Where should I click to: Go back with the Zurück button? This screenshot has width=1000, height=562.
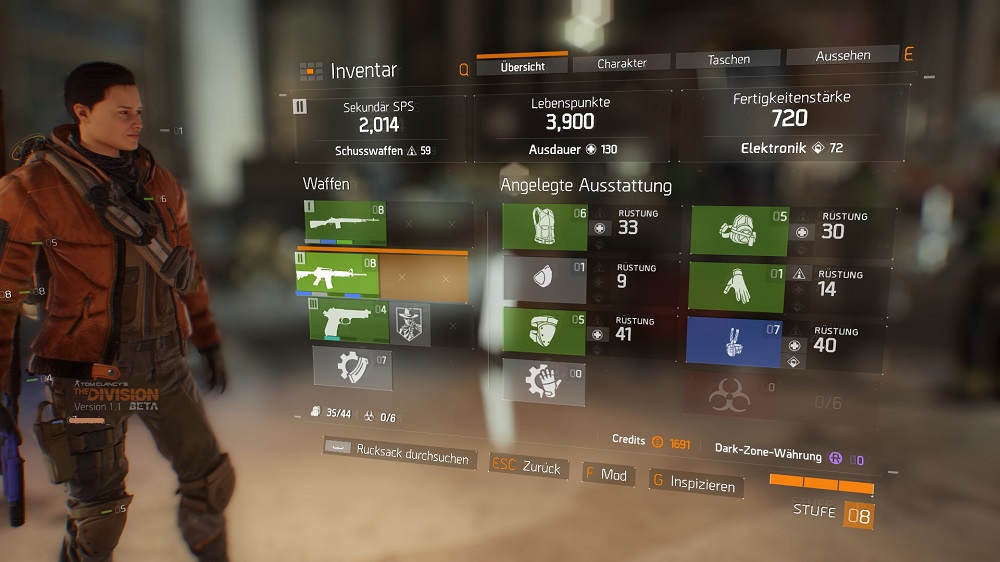(x=529, y=466)
